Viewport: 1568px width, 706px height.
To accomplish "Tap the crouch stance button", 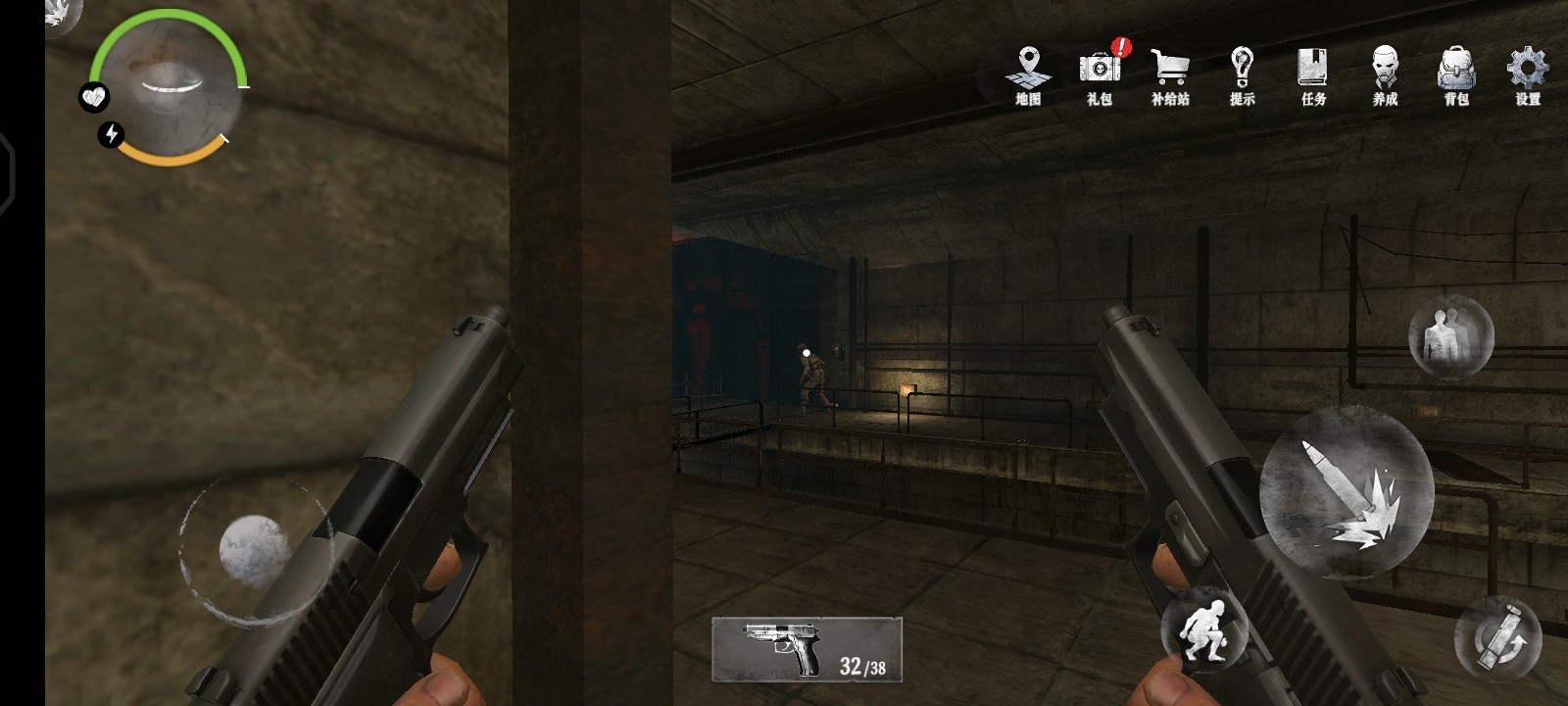I will [x=1203, y=630].
